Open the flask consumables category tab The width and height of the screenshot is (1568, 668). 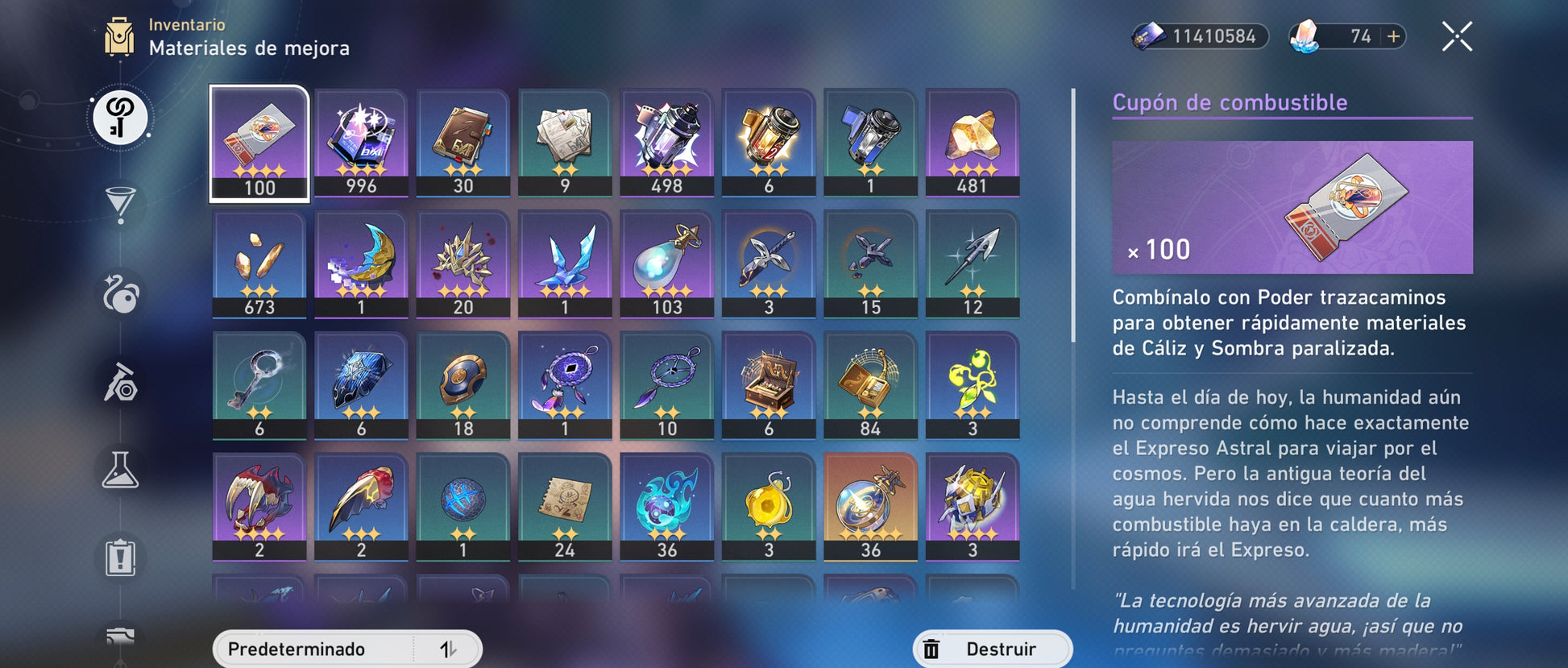120,470
